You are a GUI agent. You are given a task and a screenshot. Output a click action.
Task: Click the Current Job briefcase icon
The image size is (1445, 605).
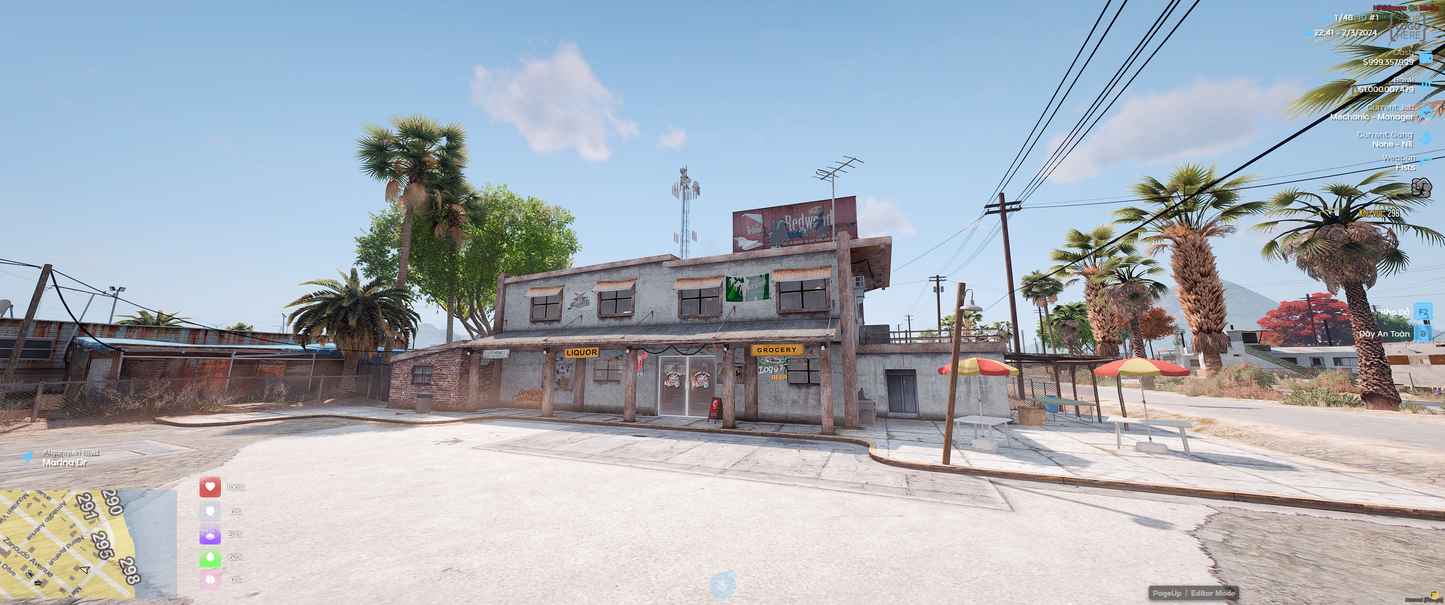[1425, 111]
